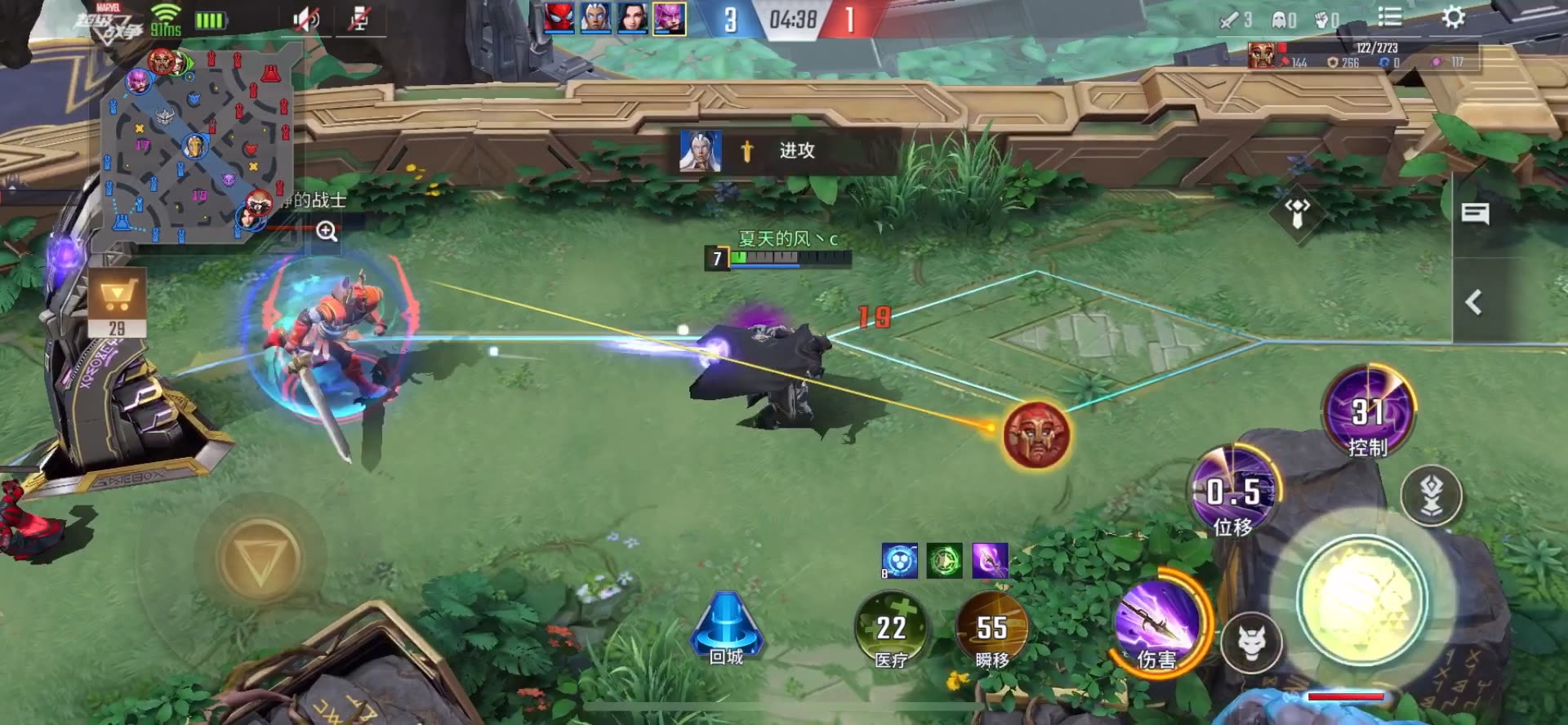
Task: Cast the 控制 control ultimate skill
Action: click(x=1368, y=411)
